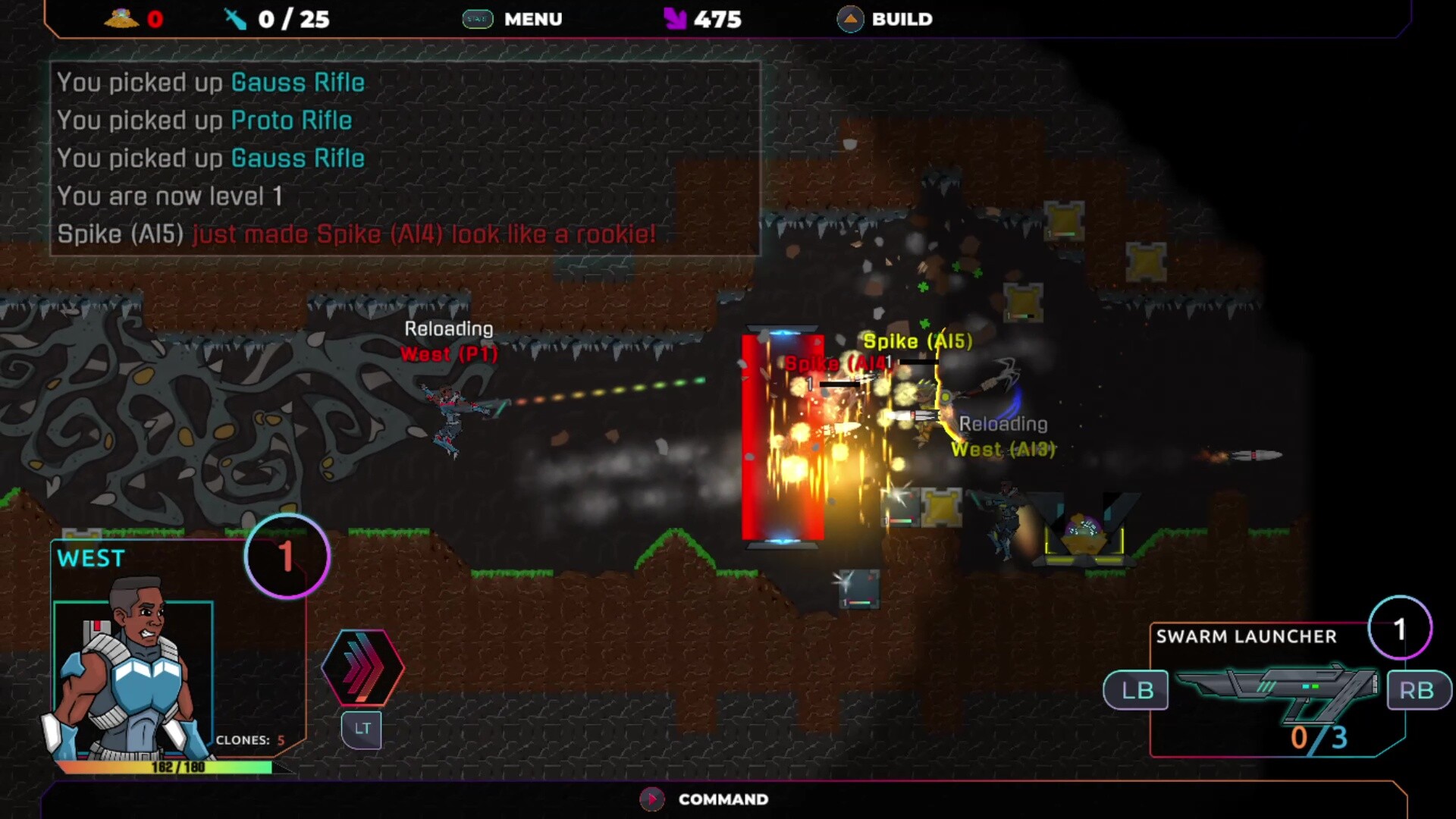1456x819 pixels.
Task: Click the STAT badge beside MENU
Action: (x=477, y=19)
